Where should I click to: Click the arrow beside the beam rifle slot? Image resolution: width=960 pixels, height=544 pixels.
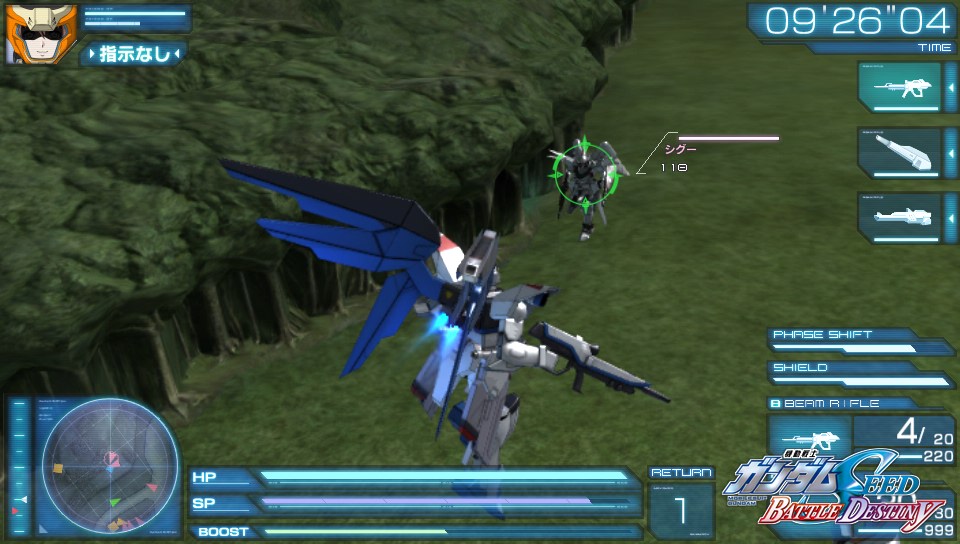[x=949, y=88]
